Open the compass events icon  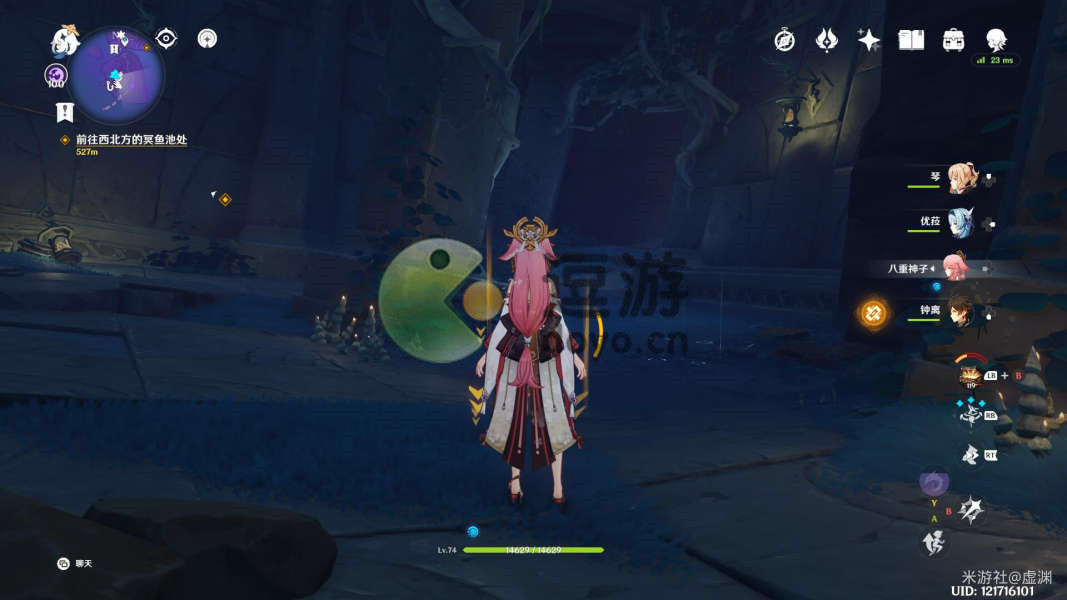785,40
